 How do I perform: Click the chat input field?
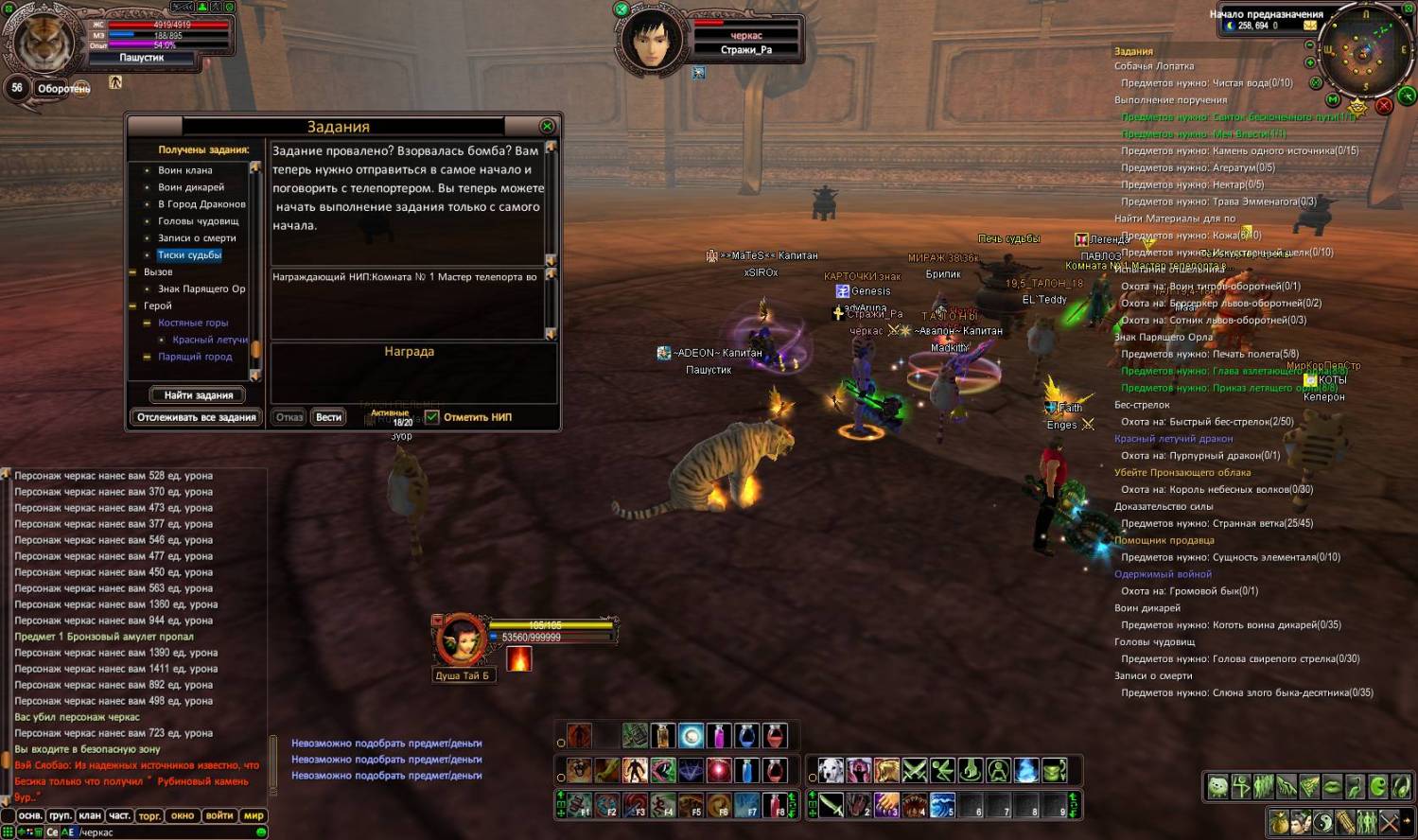point(166,832)
